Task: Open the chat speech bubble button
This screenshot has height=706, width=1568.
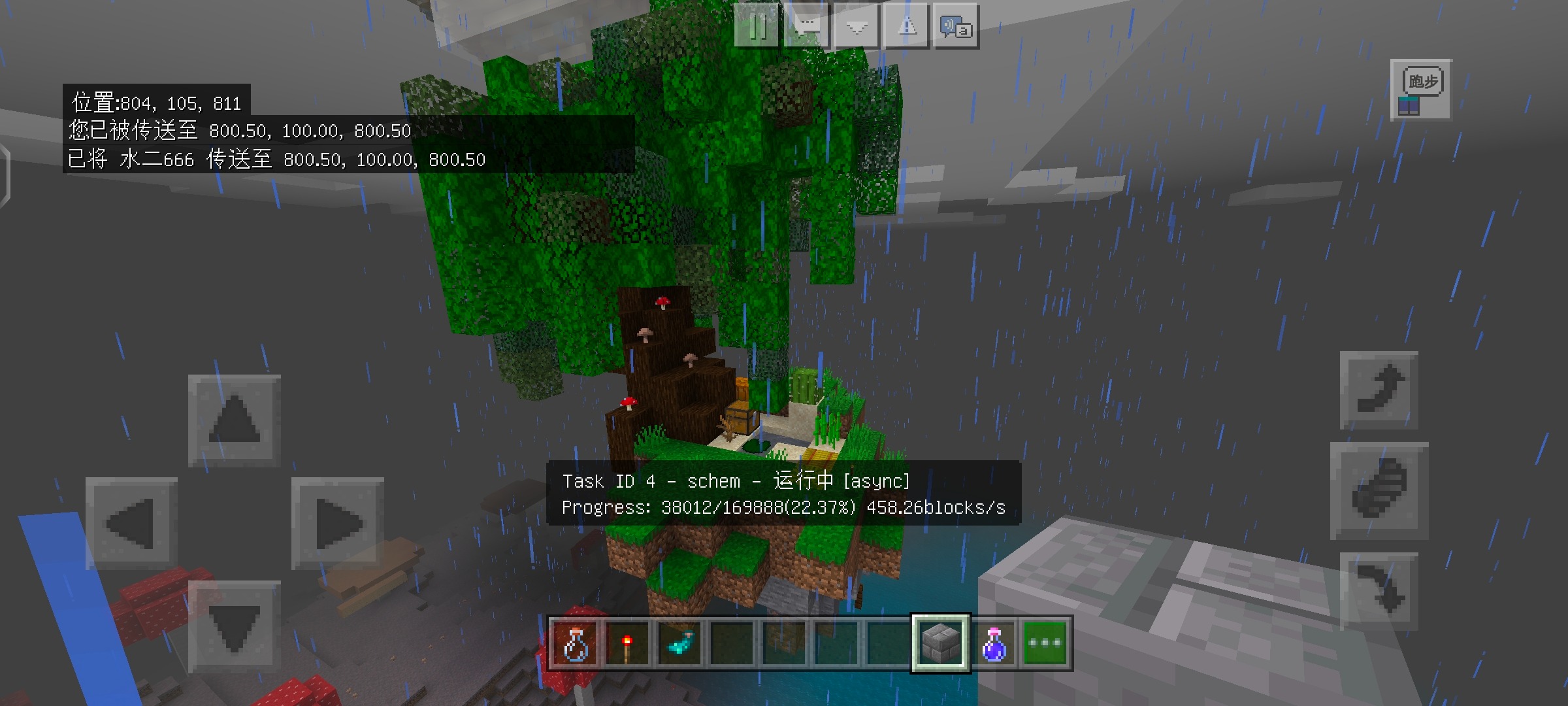Action: click(x=808, y=26)
